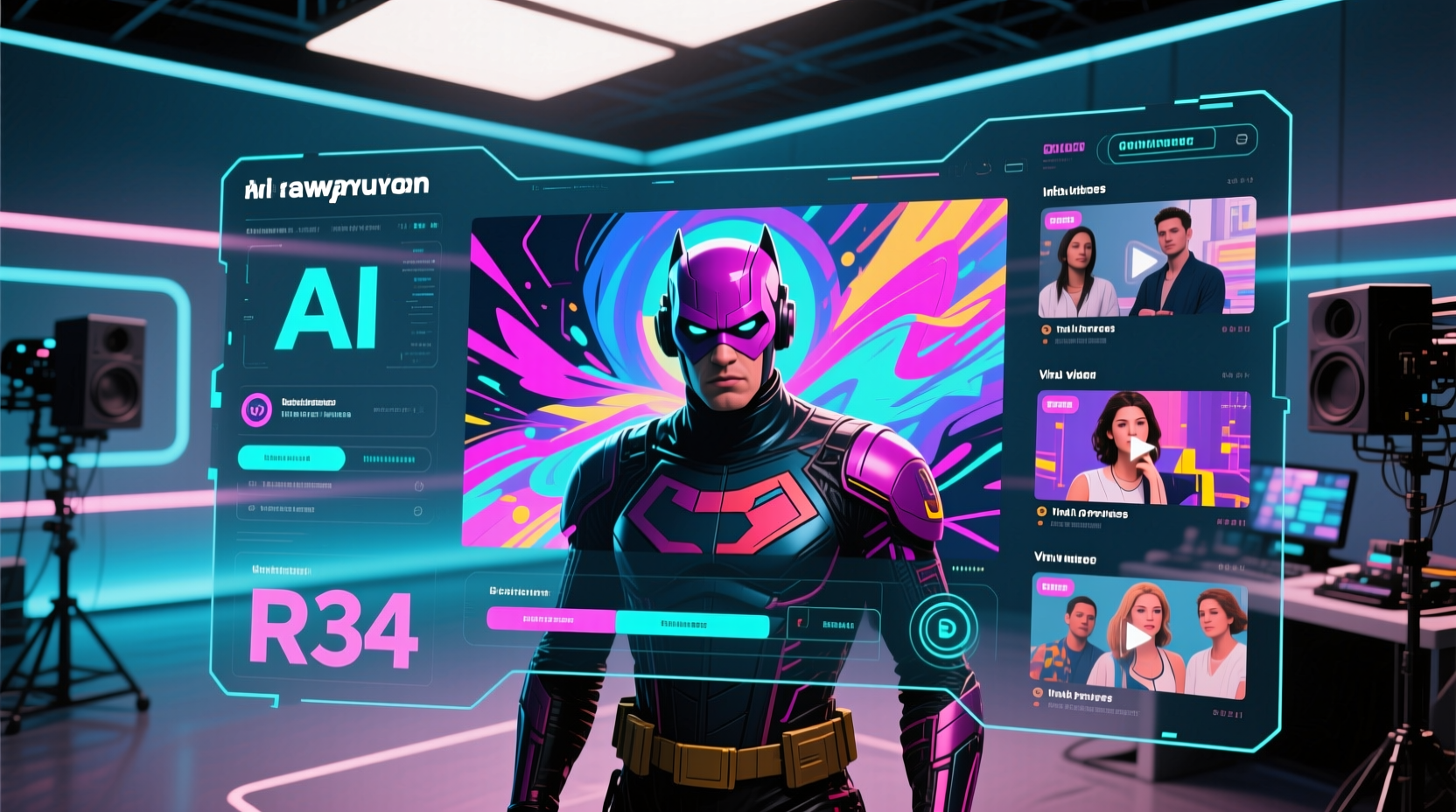Click the cyan-outlined search bar at the top
The image size is (1456, 812).
point(1160,142)
